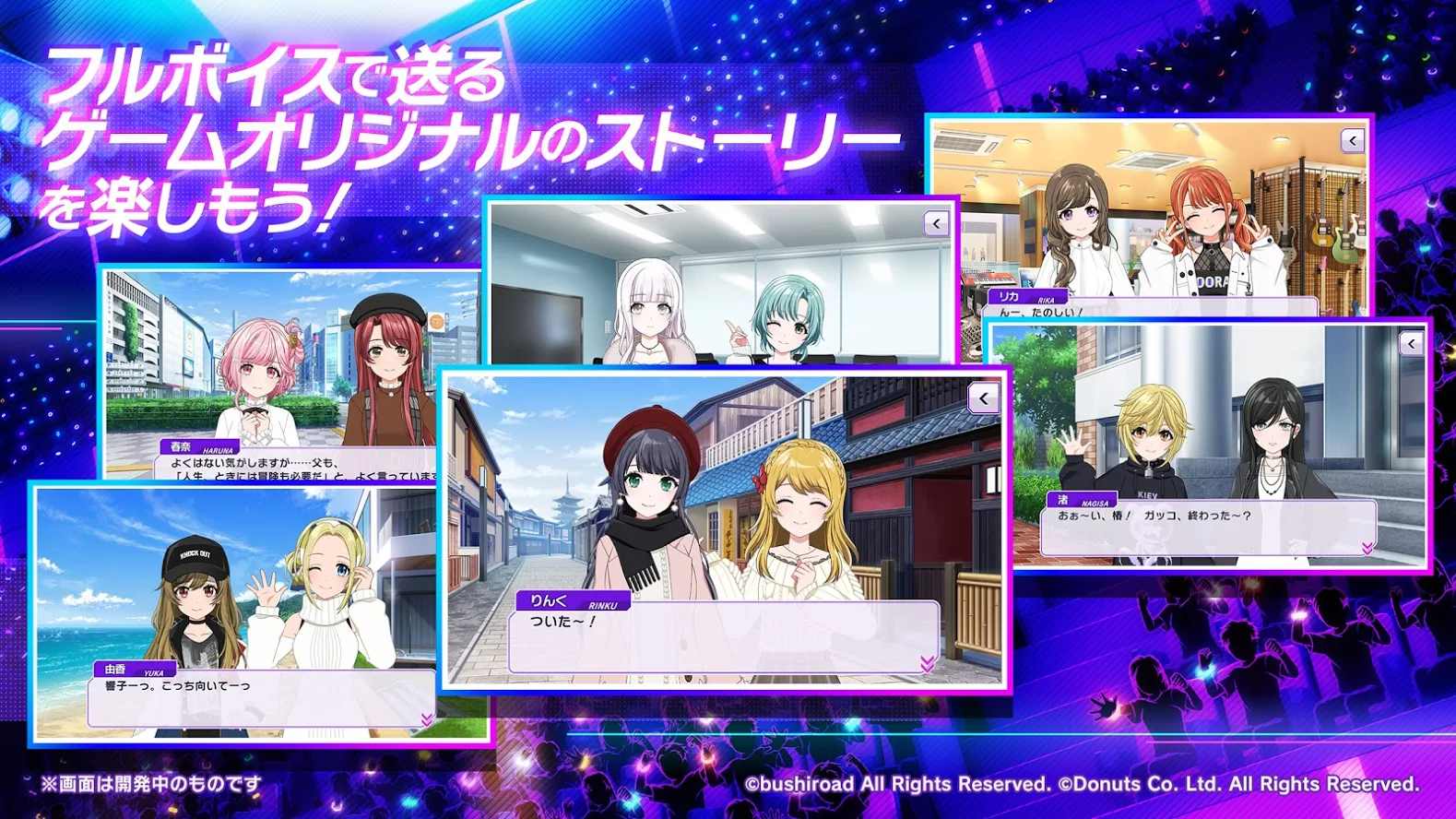Screen dimensions: 1456x819
Task: Tap the back arrow on the Kyoto street scene
Action: tap(984, 398)
